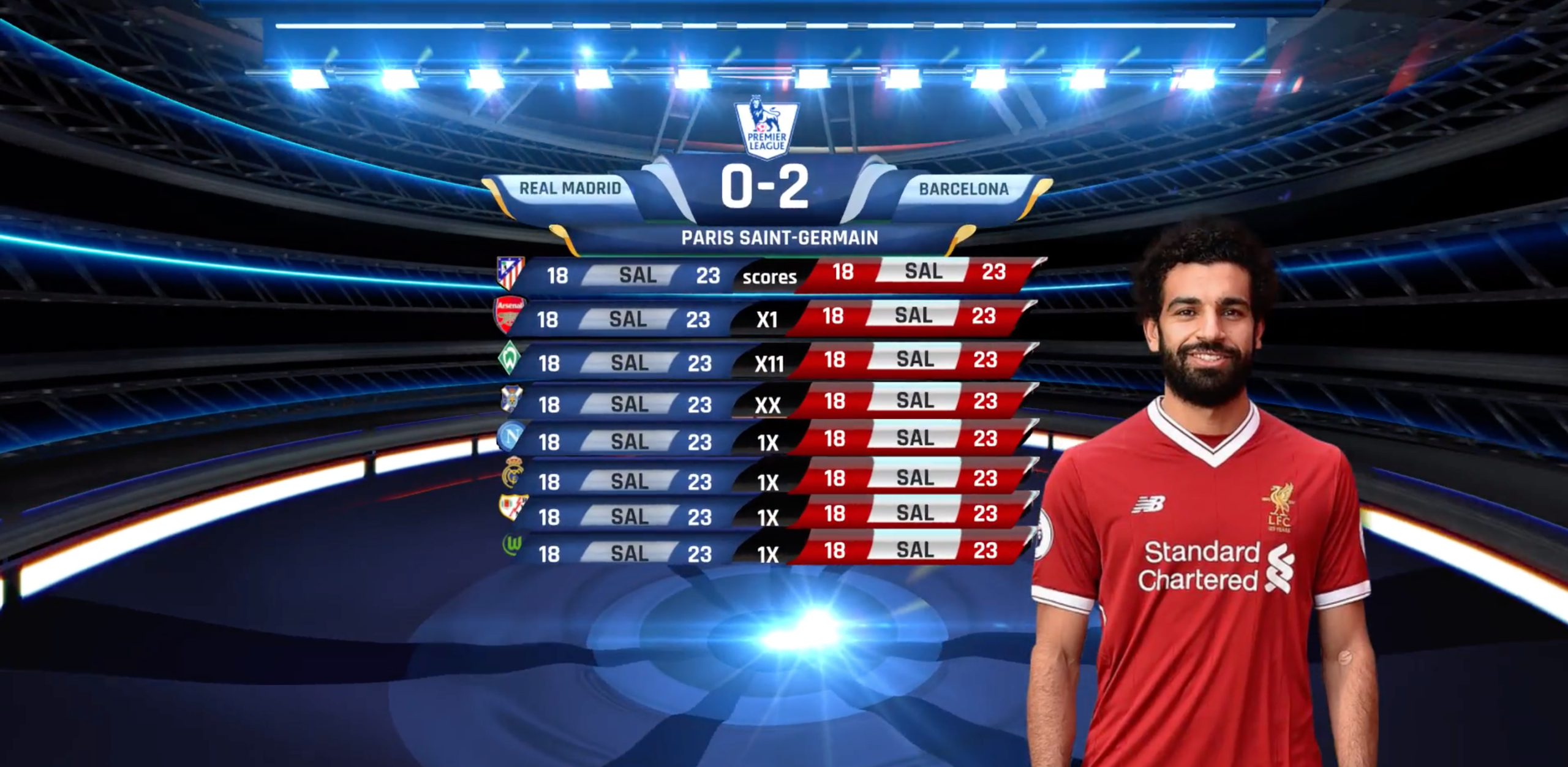Select the Tenerife crest
Screen dimensions: 1568x767
click(511, 399)
